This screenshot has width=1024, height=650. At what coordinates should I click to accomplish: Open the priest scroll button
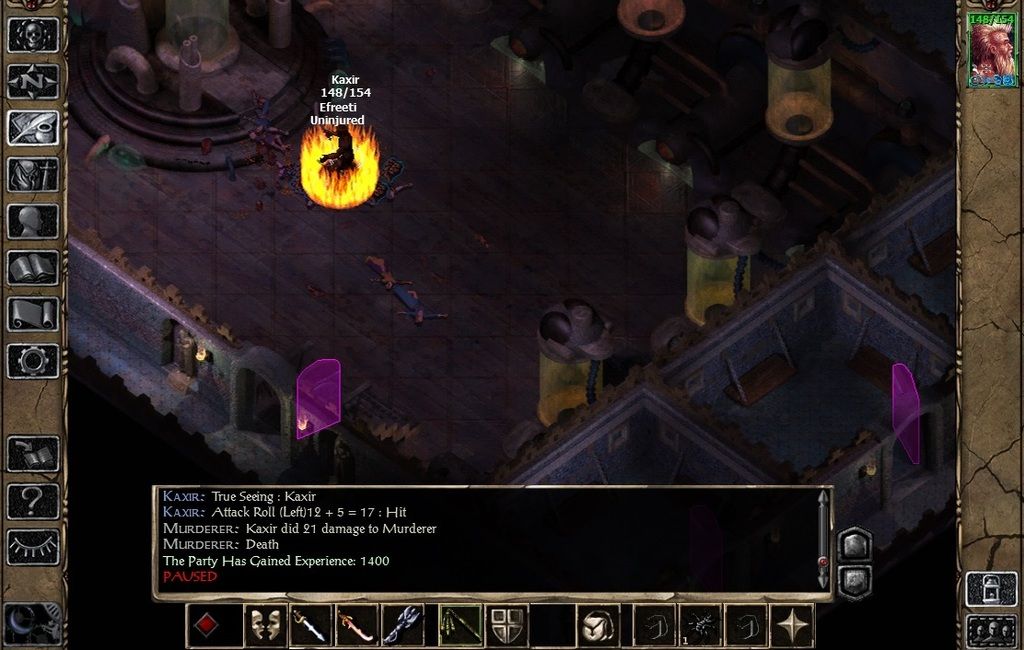(x=33, y=314)
